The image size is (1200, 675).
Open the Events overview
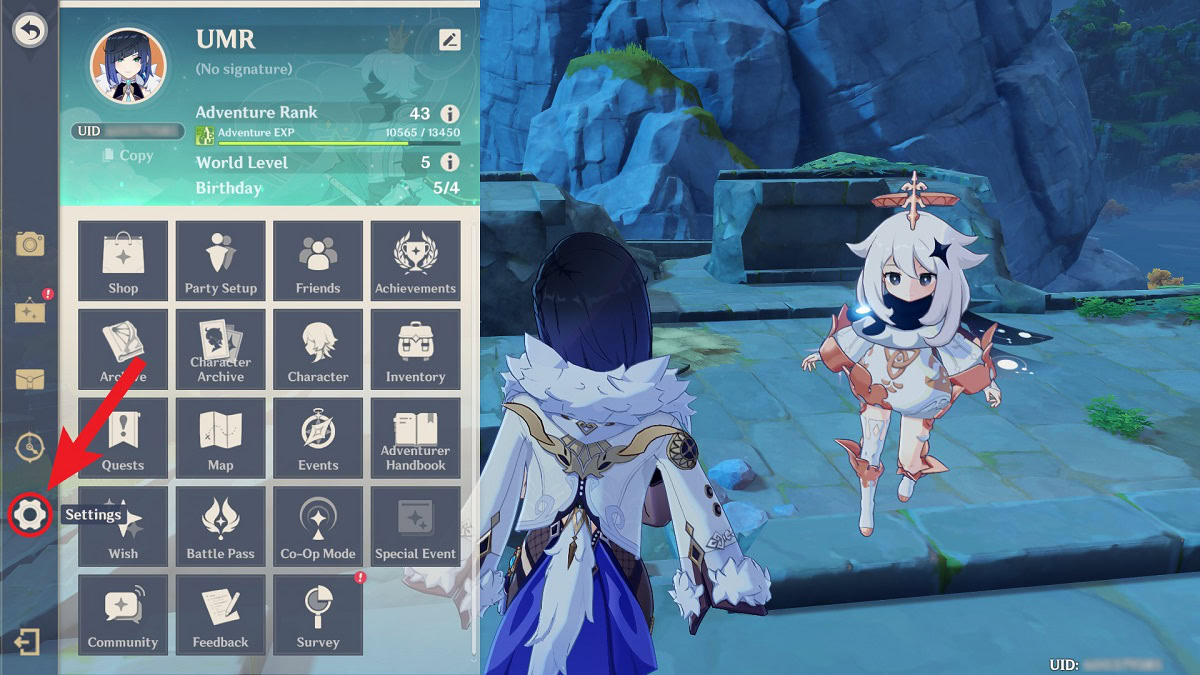click(x=318, y=438)
